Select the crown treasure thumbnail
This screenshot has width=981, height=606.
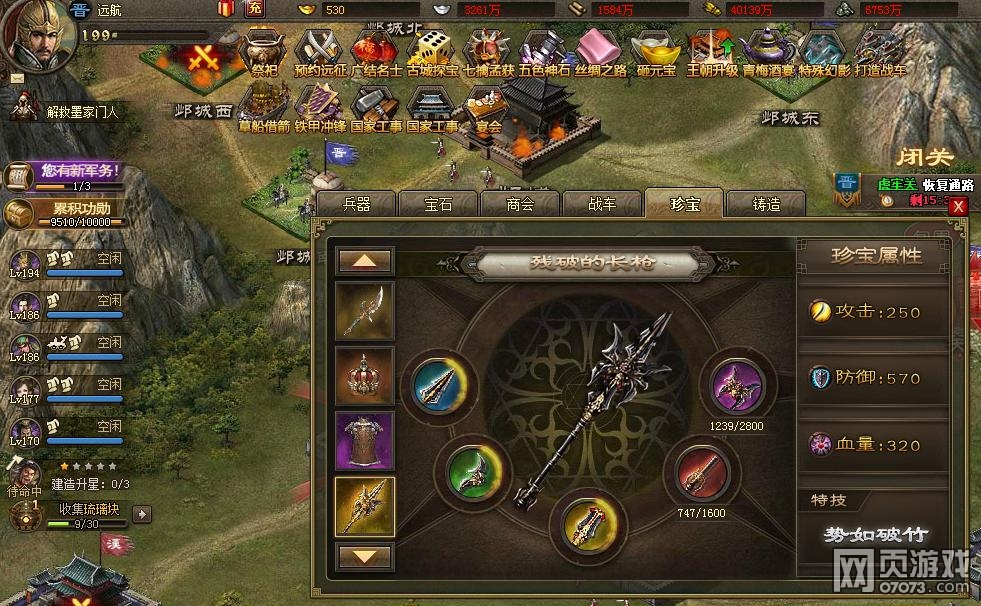[365, 376]
